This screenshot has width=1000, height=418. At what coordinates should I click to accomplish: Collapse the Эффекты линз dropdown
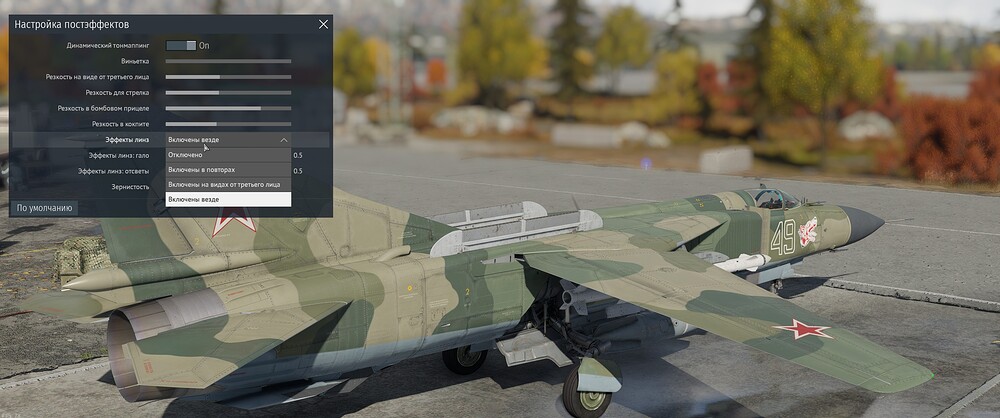[x=284, y=140]
